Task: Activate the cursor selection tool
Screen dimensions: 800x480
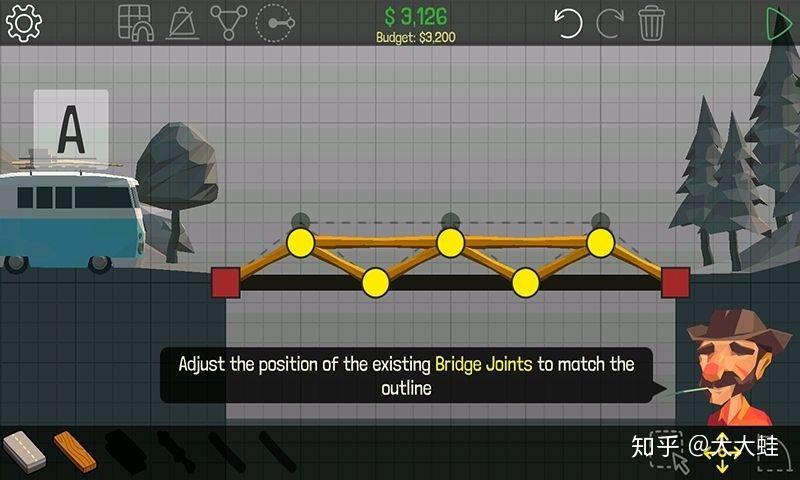Action: (682, 460)
